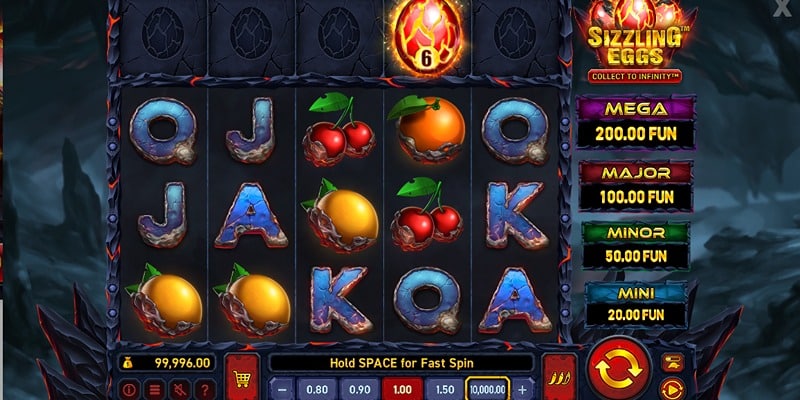This screenshot has height=400, width=800.
Task: Open the game info icon
Action: click(130, 389)
